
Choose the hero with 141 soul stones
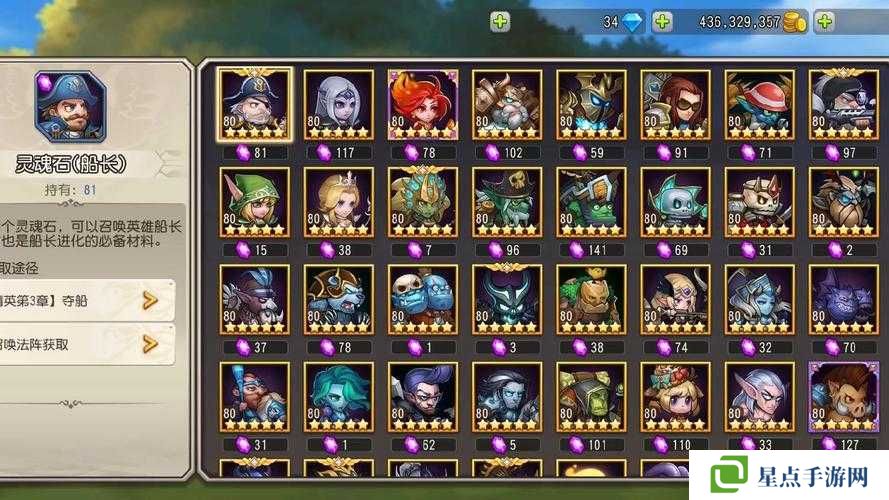coord(591,201)
